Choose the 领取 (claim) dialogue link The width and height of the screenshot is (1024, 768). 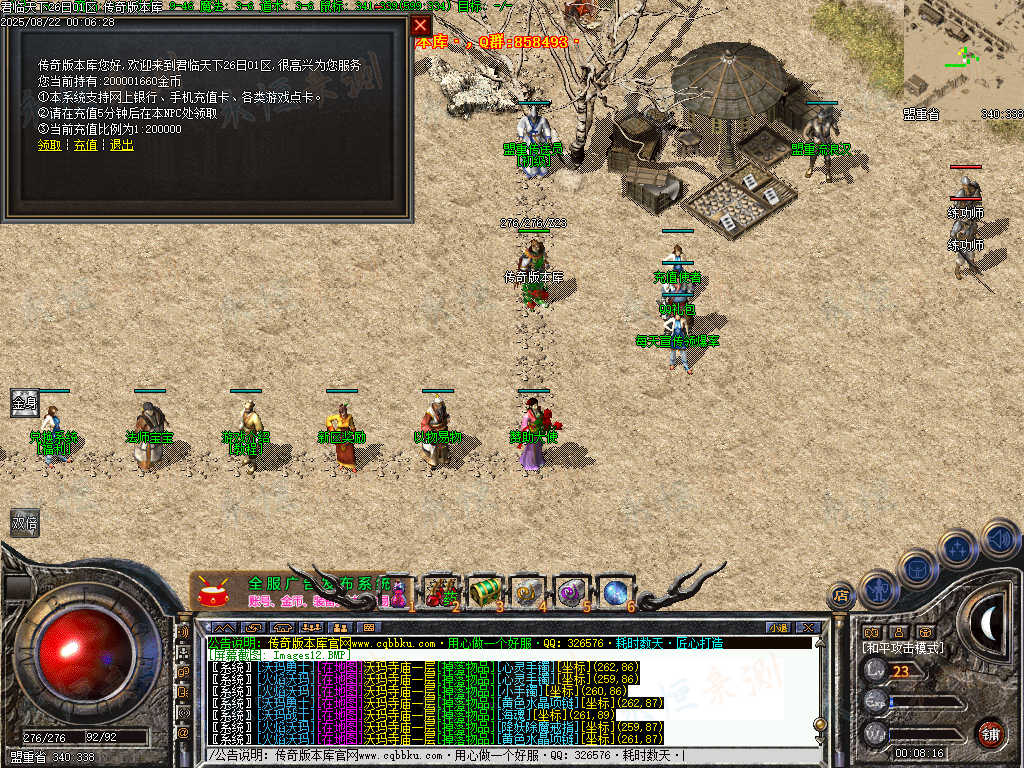(x=49, y=145)
